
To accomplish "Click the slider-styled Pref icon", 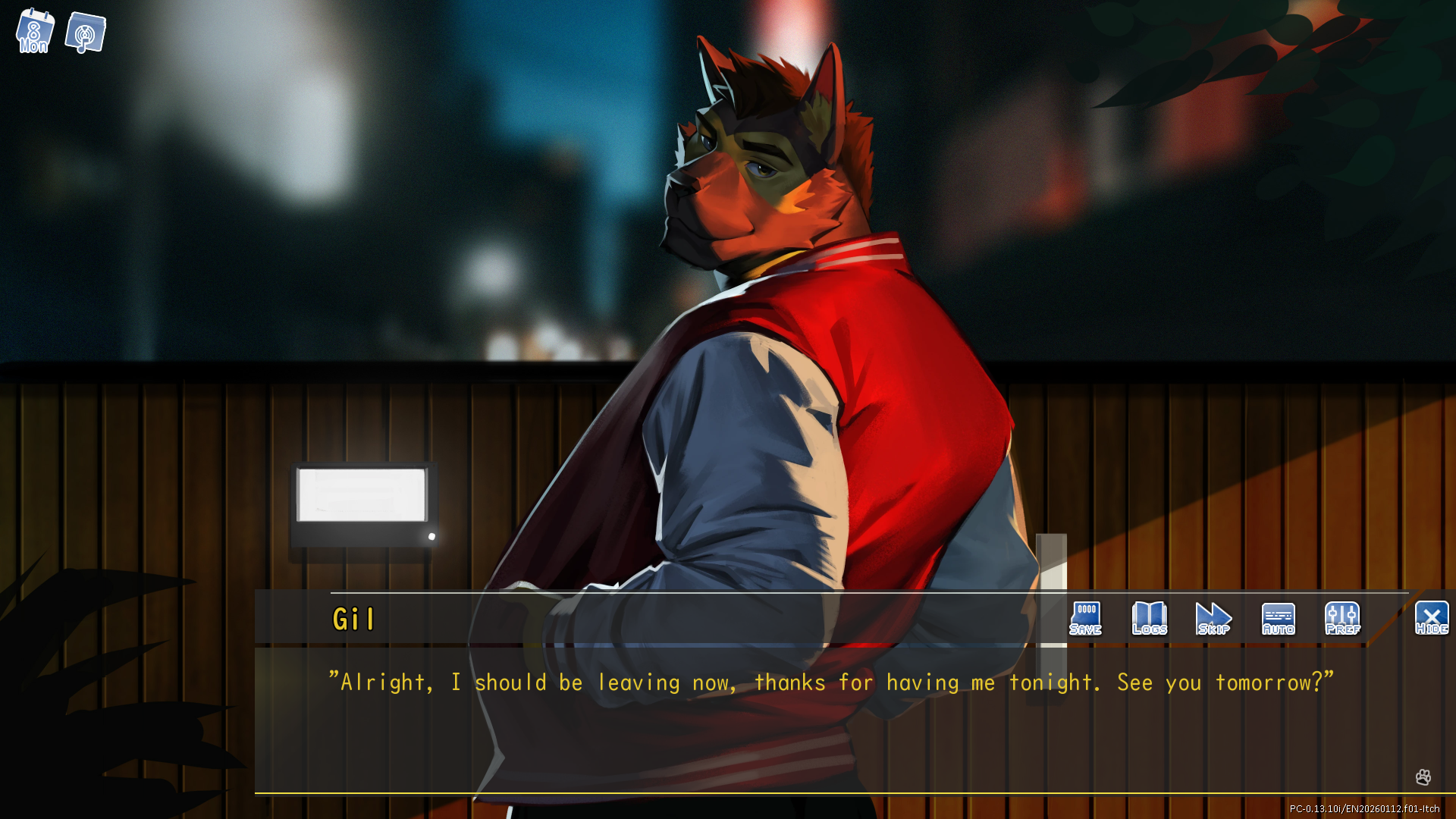I will point(1342,619).
